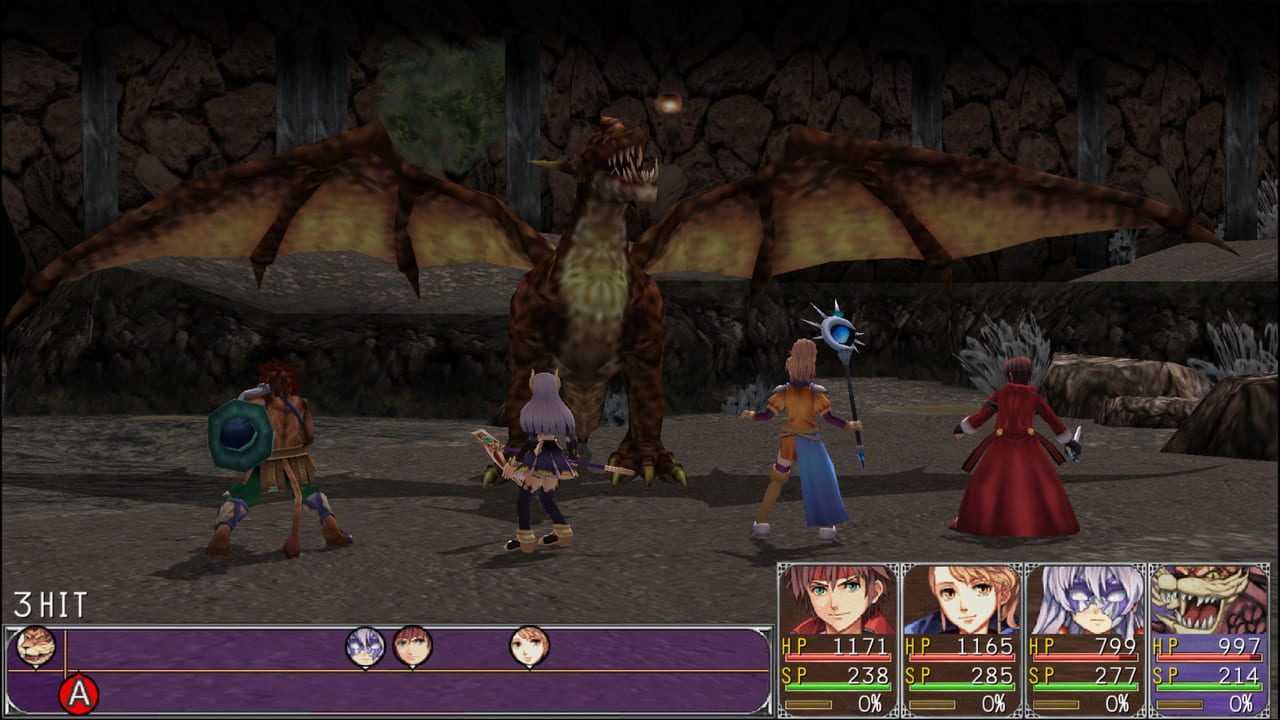Pick the fanged beast's party portrait
Image resolution: width=1280 pixels, height=720 pixels.
1209,600
